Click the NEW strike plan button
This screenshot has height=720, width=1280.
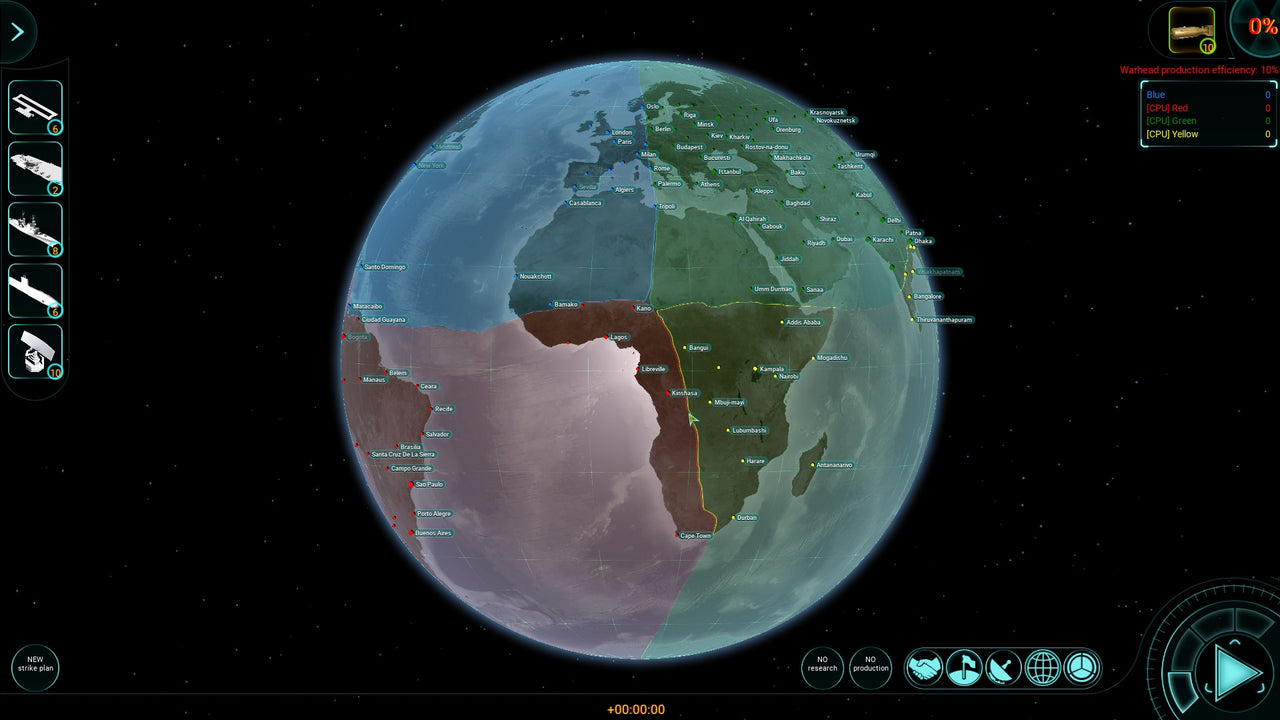35,667
